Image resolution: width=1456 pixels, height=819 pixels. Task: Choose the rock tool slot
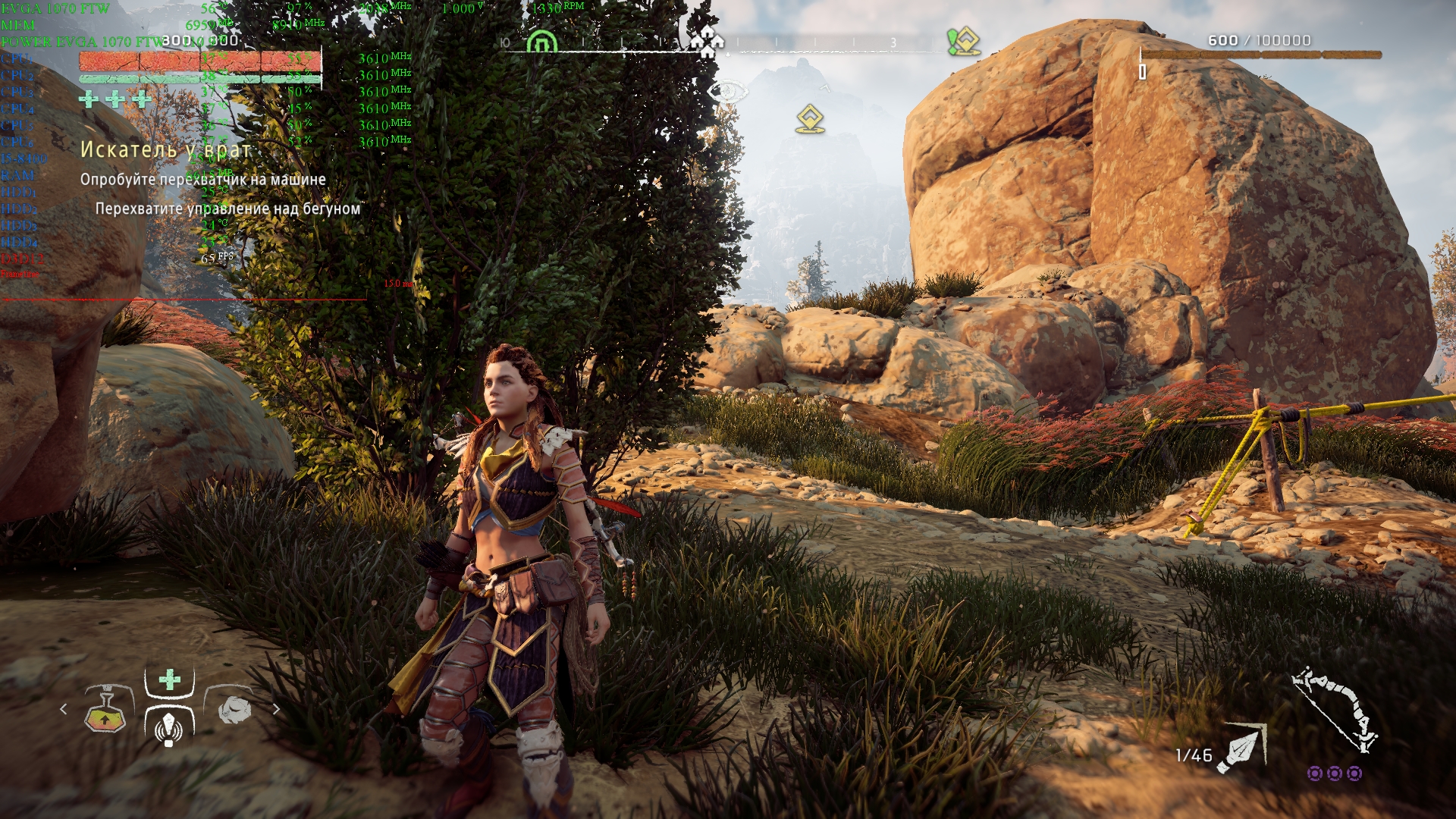(x=234, y=708)
